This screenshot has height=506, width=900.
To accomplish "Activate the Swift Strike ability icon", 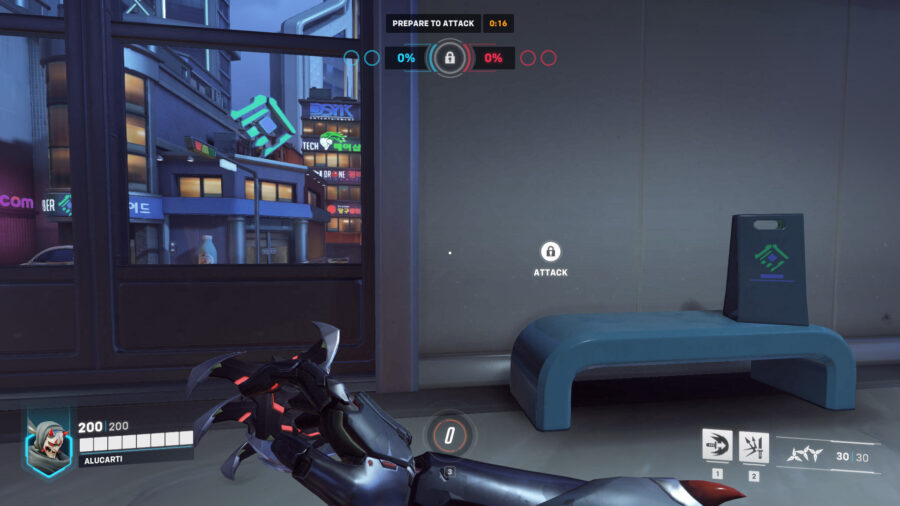I will (x=716, y=445).
